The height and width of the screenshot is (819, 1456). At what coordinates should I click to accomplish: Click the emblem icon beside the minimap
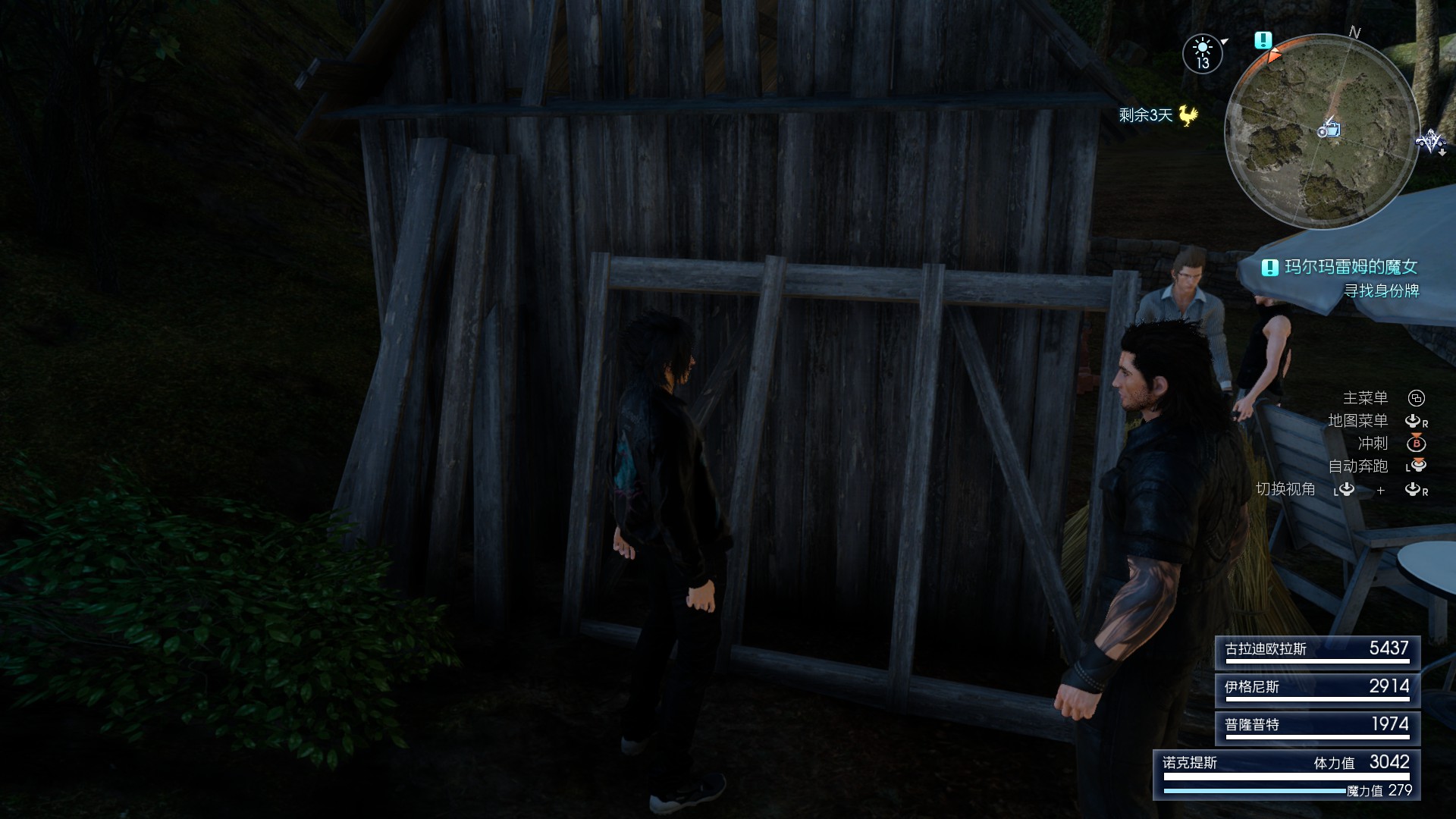tap(1430, 142)
